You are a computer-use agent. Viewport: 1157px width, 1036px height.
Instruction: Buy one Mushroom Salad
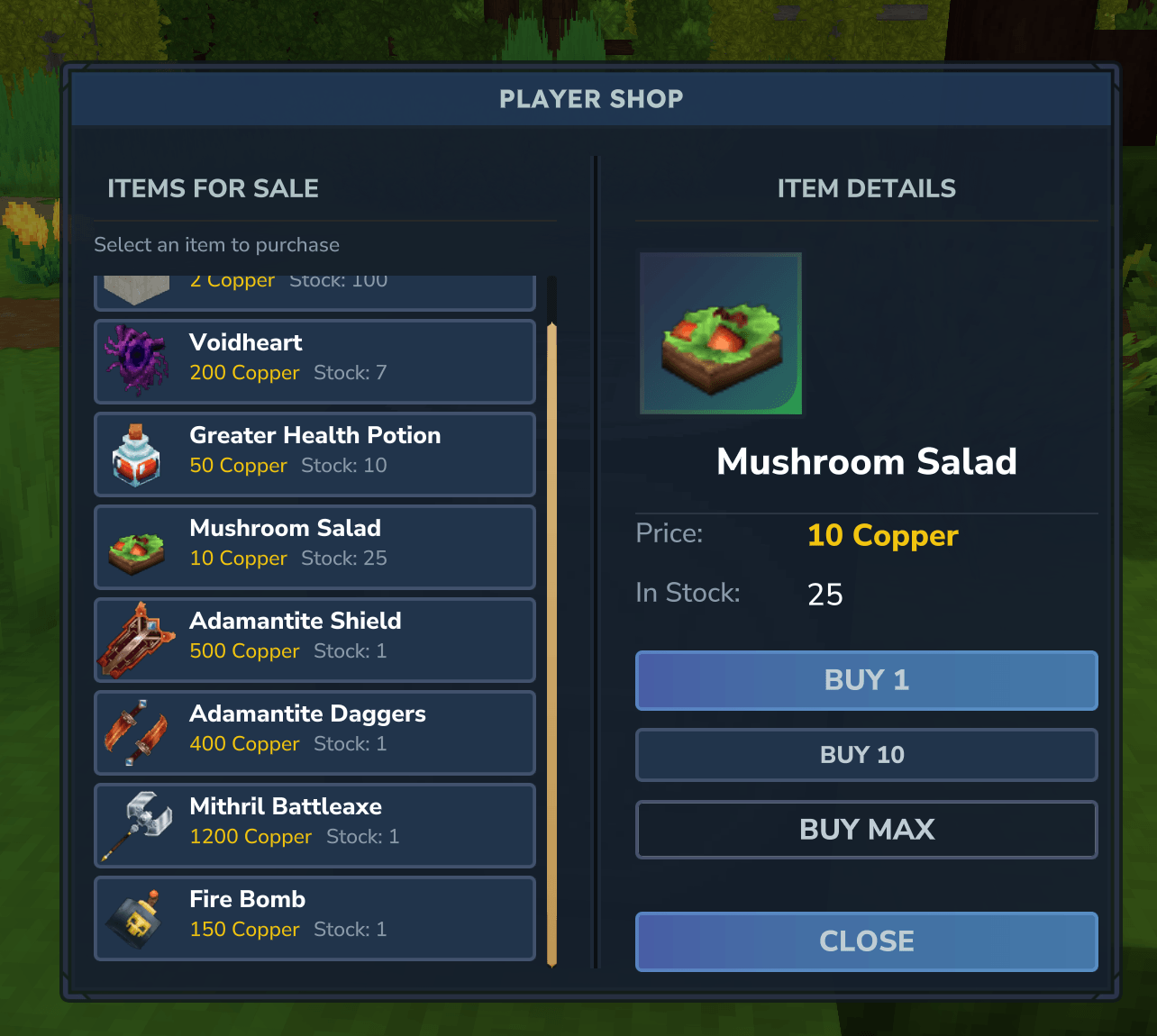point(866,680)
